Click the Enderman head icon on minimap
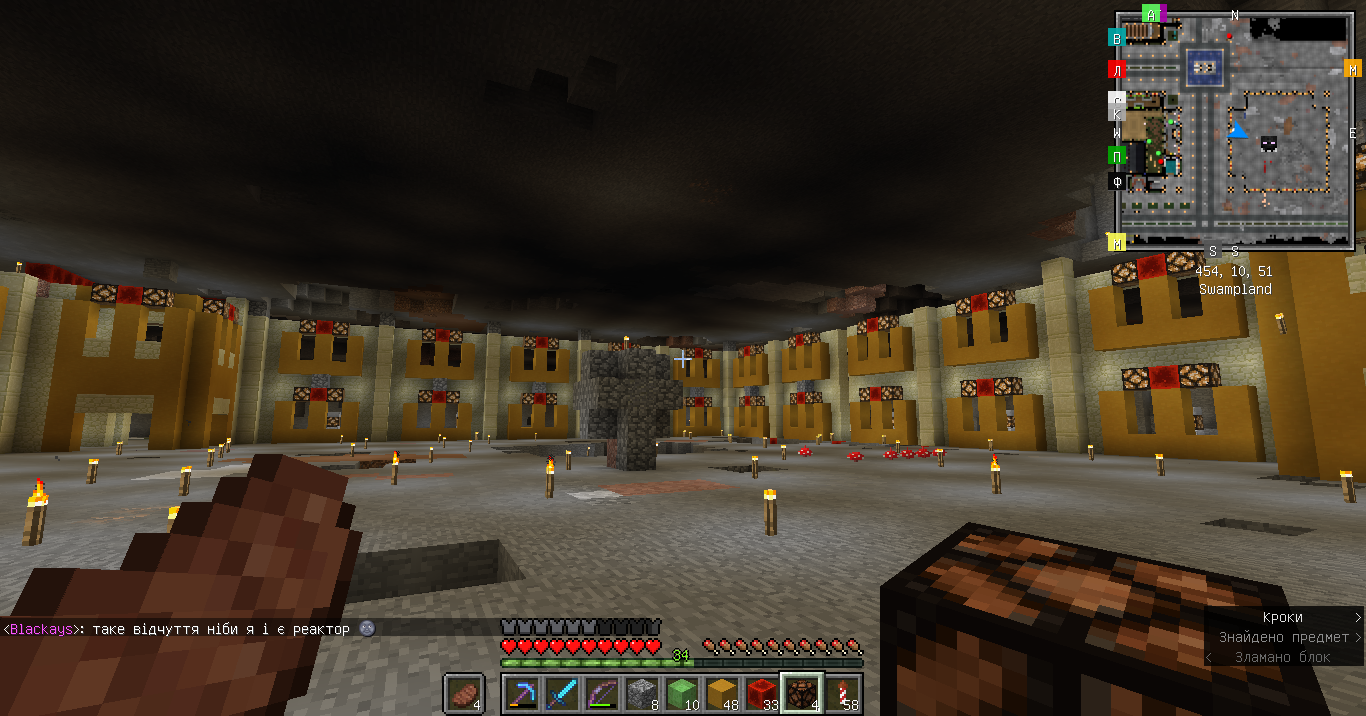The width and height of the screenshot is (1366, 716). [1268, 143]
